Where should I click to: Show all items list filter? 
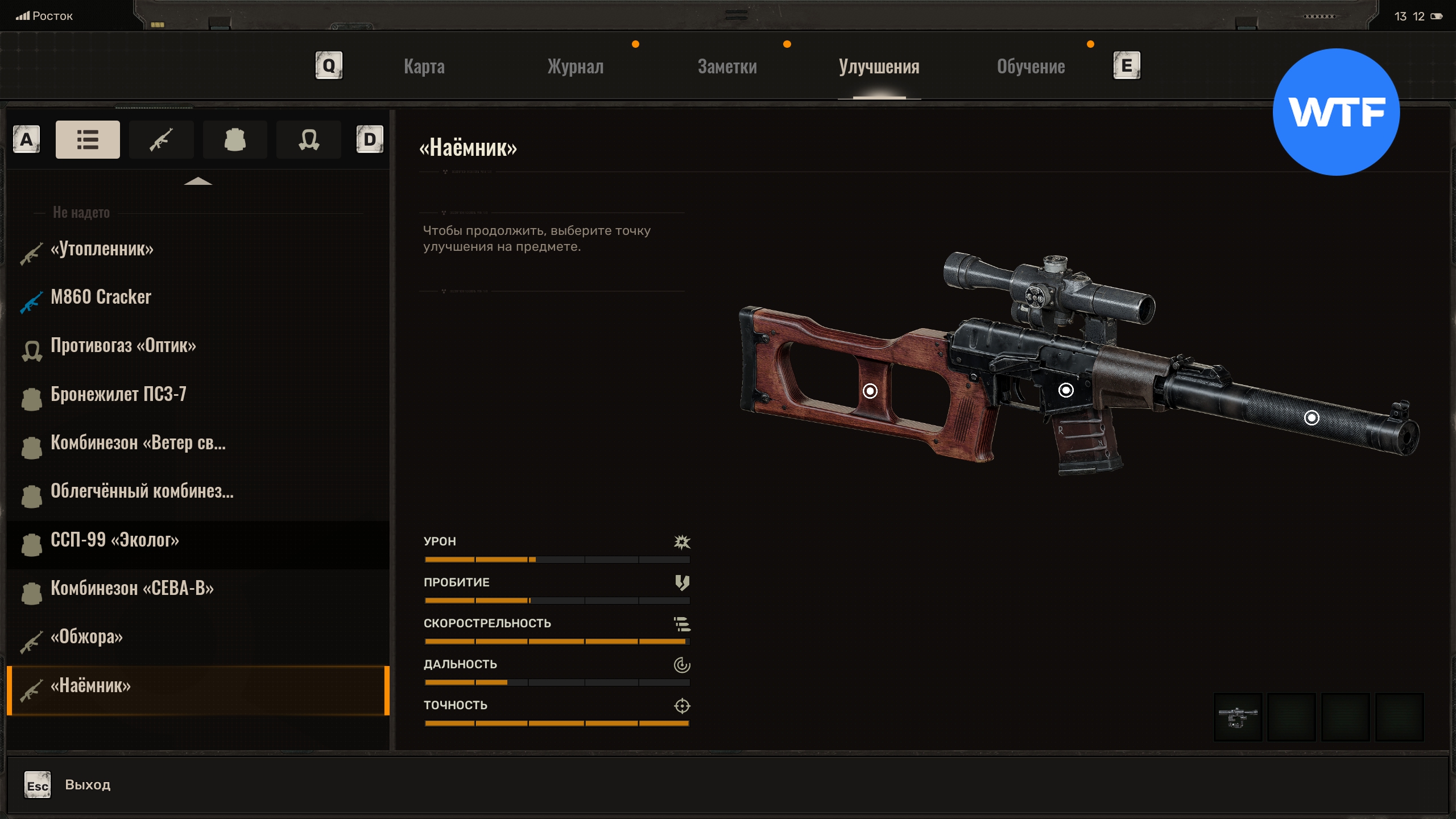click(x=88, y=139)
